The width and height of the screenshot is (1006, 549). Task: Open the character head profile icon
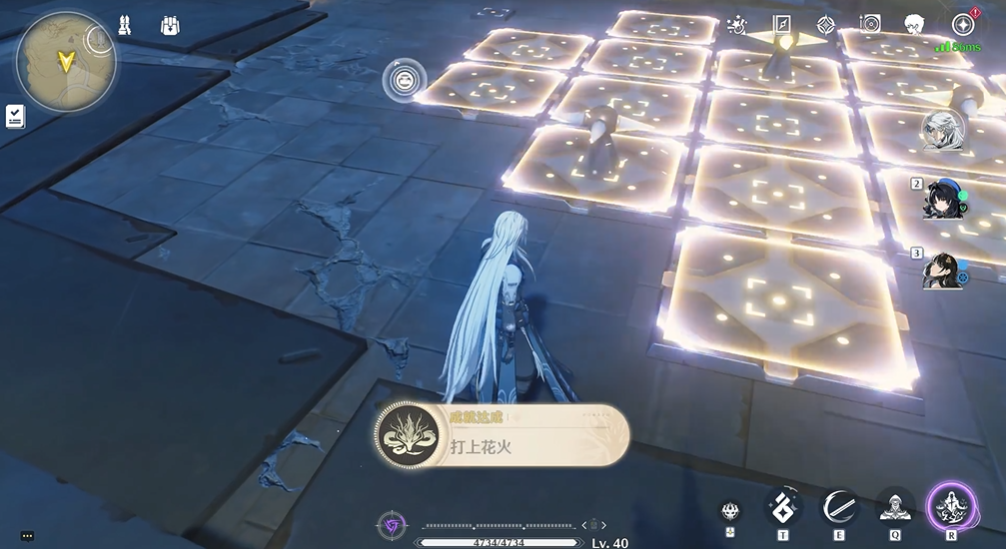(914, 25)
